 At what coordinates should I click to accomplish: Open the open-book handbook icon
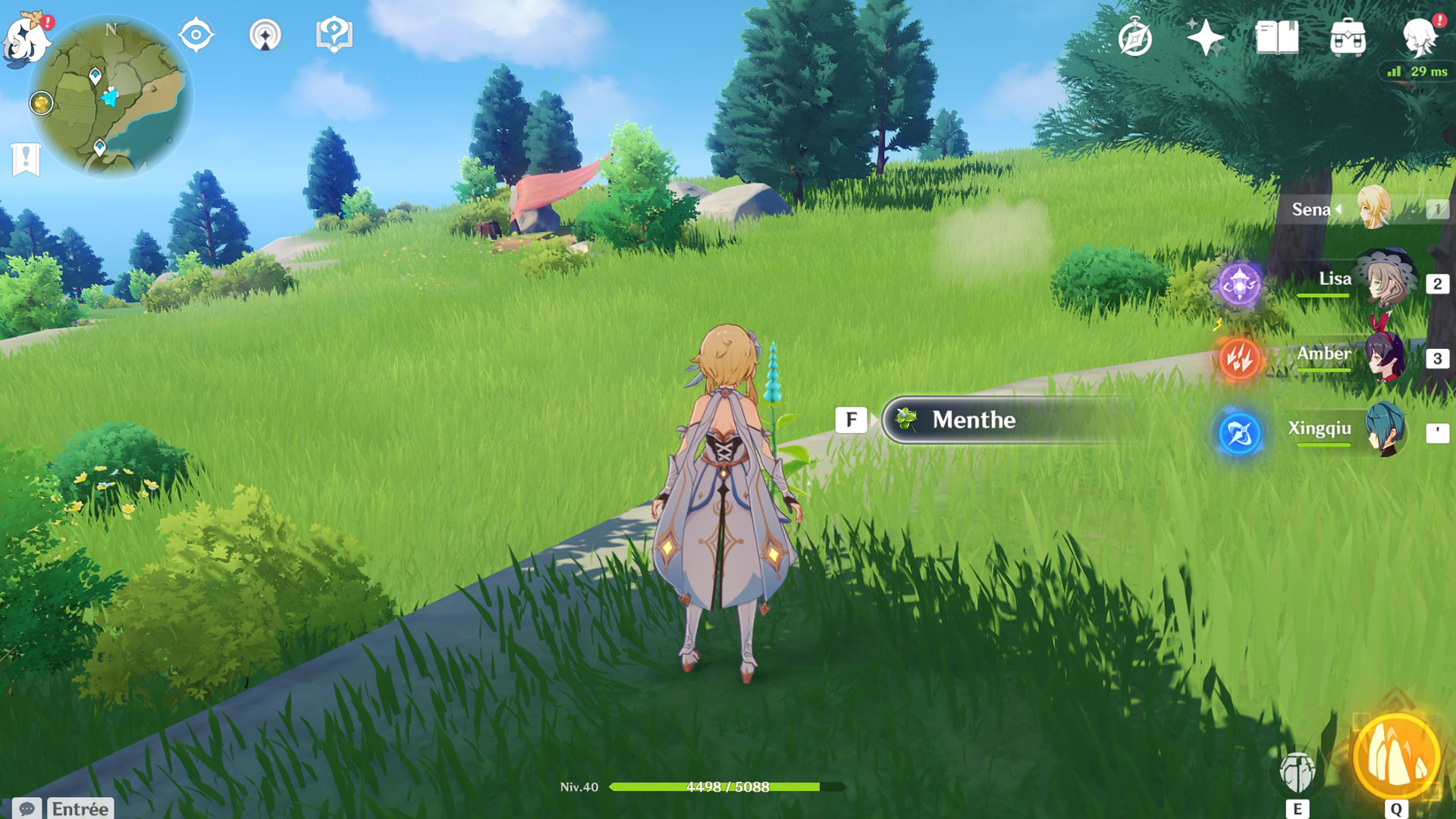click(x=1277, y=38)
